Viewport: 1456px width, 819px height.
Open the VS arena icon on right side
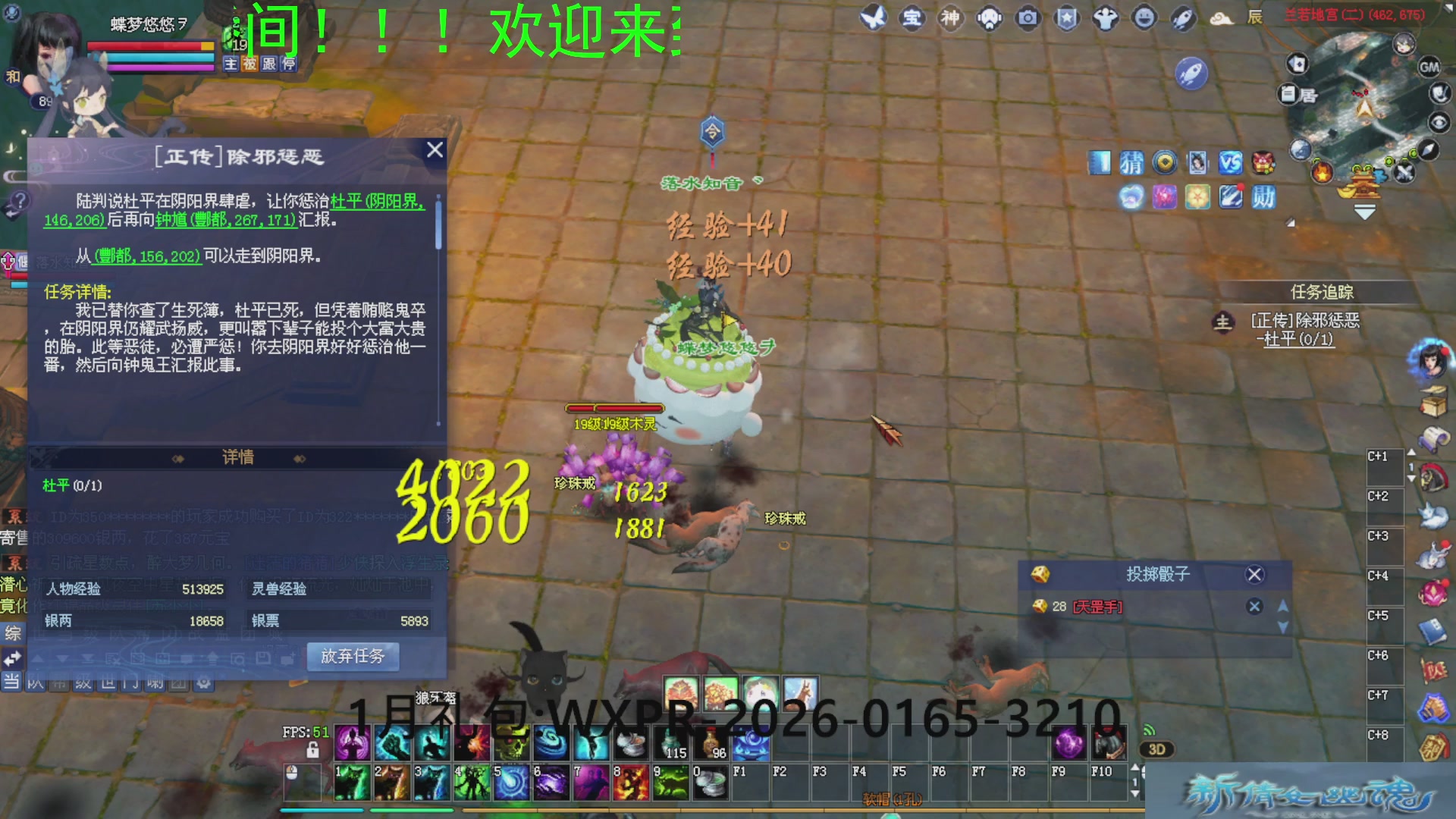click(1231, 162)
